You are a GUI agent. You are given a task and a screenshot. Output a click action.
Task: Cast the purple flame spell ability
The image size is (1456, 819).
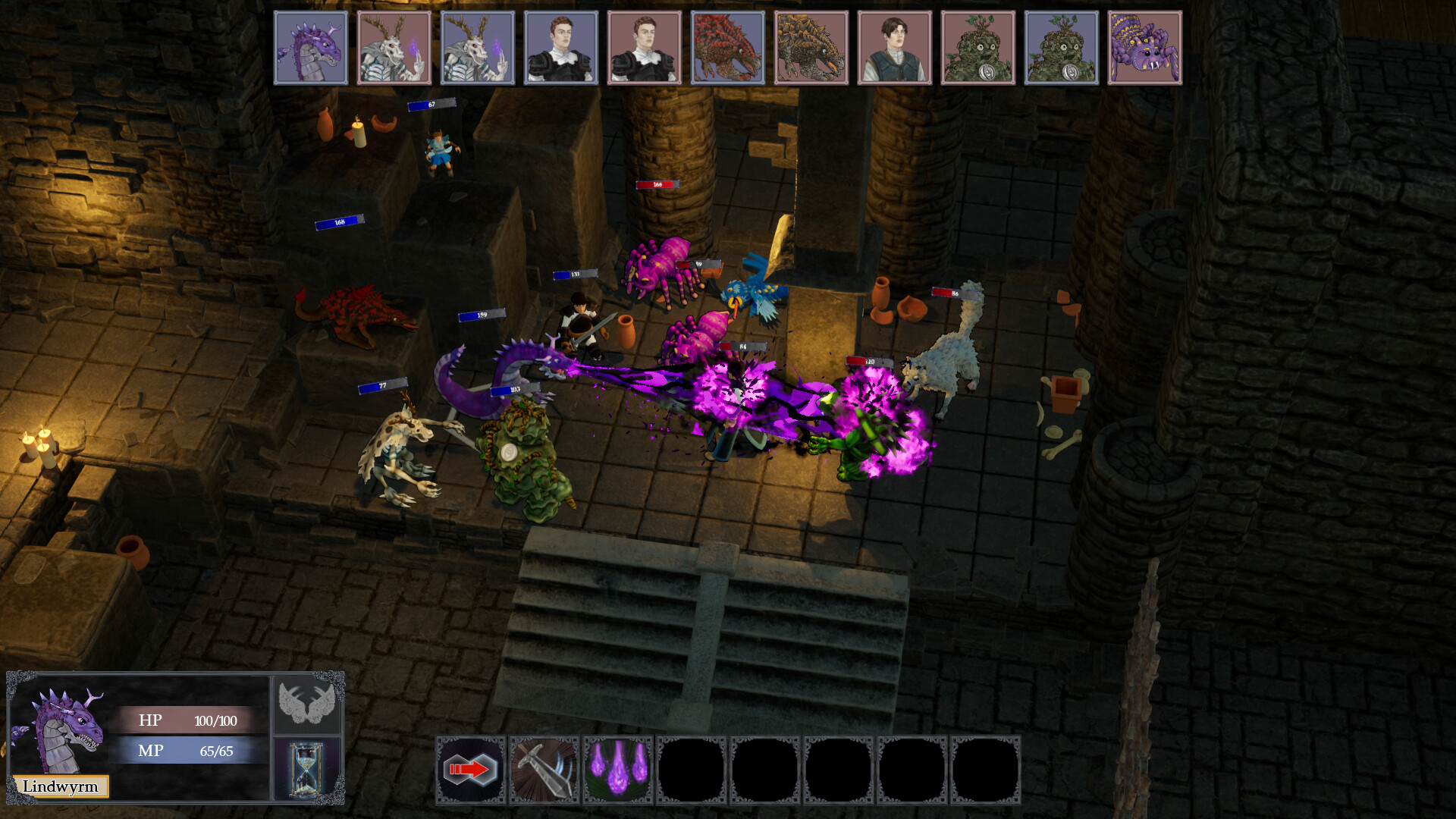[619, 769]
